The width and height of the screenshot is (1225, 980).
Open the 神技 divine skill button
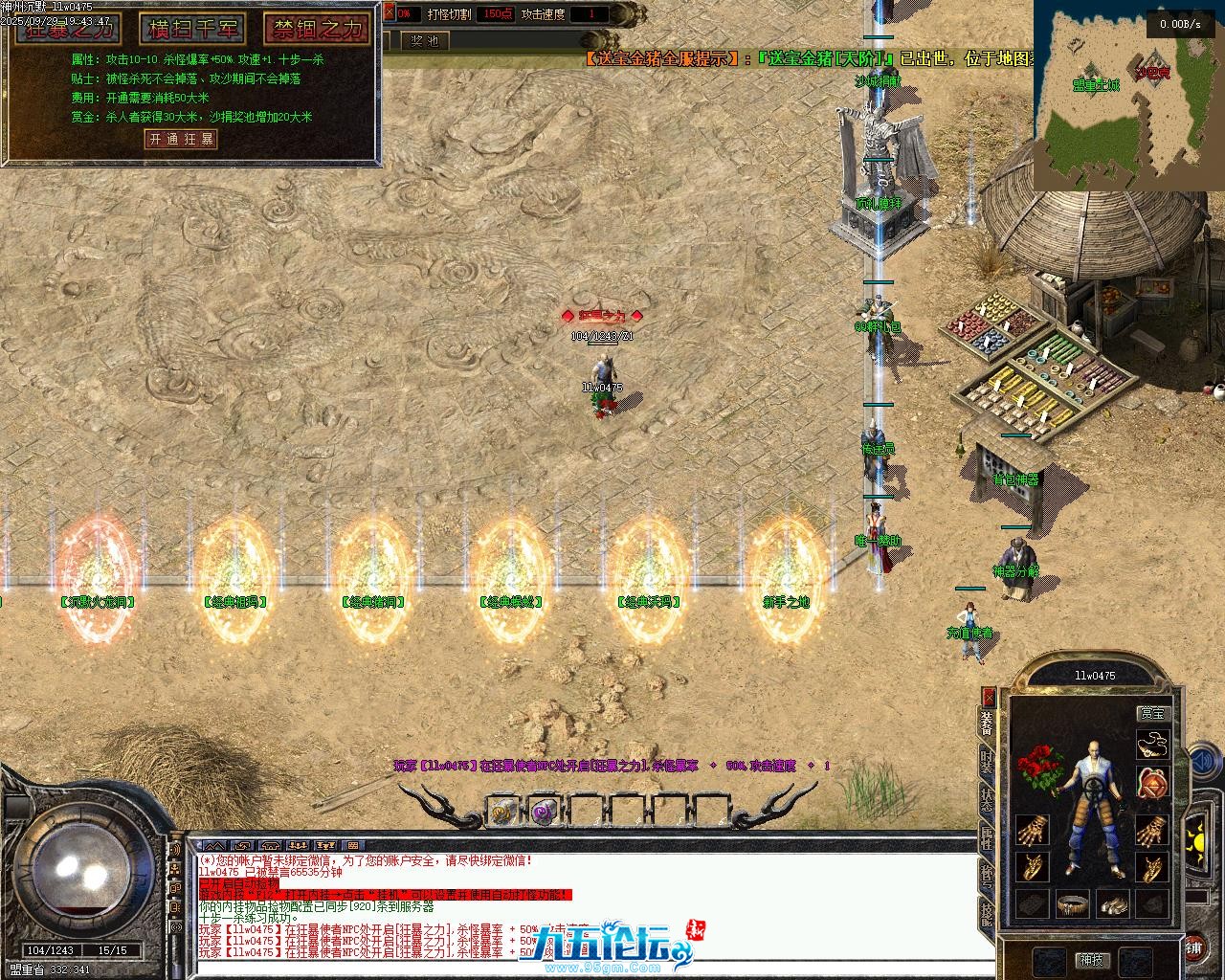1092,959
